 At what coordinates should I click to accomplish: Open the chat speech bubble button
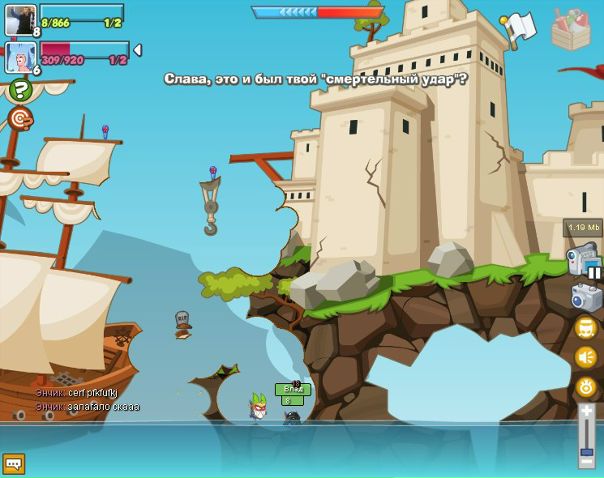coord(13,464)
